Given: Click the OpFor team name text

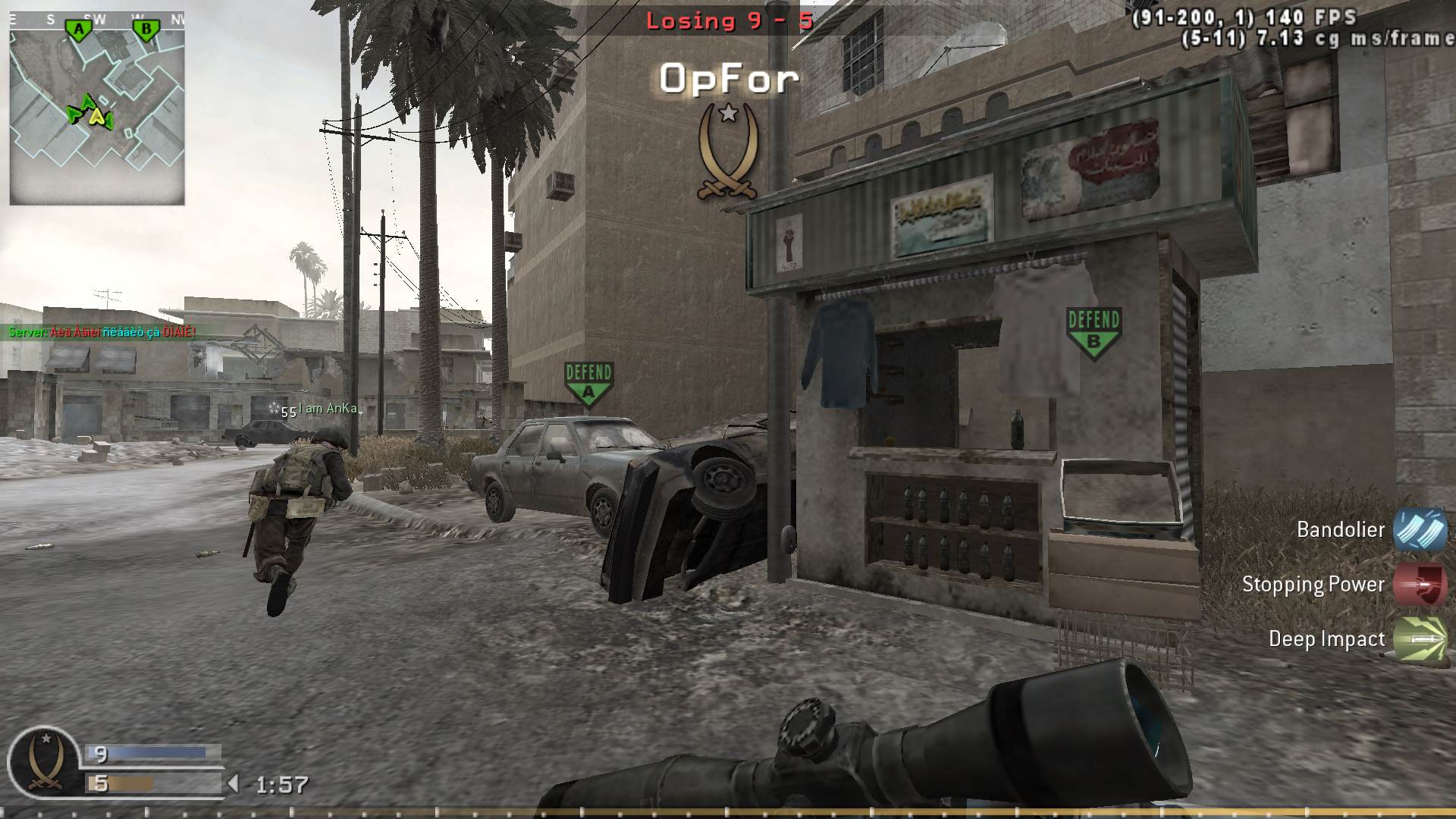Looking at the screenshot, I should [x=727, y=78].
